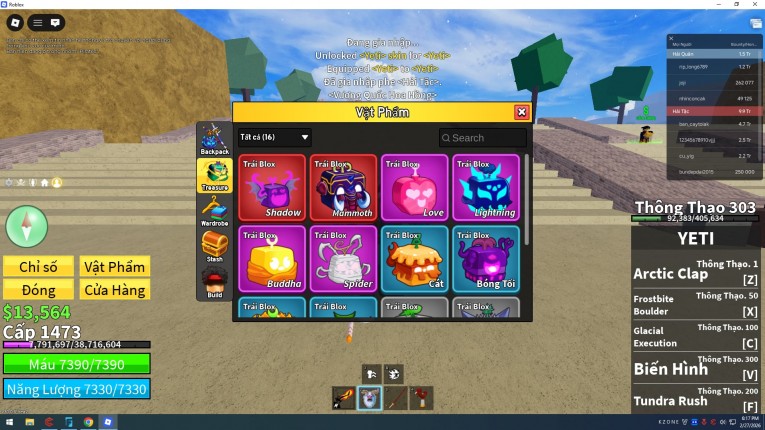Select the Love fruit item
The image size is (765, 430).
tap(414, 187)
